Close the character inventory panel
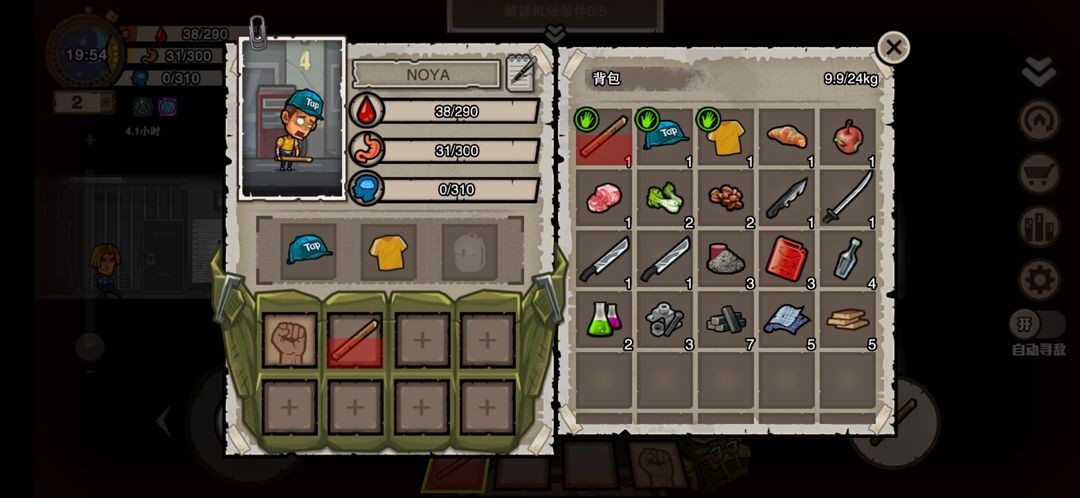This screenshot has width=1080, height=498. [x=893, y=47]
